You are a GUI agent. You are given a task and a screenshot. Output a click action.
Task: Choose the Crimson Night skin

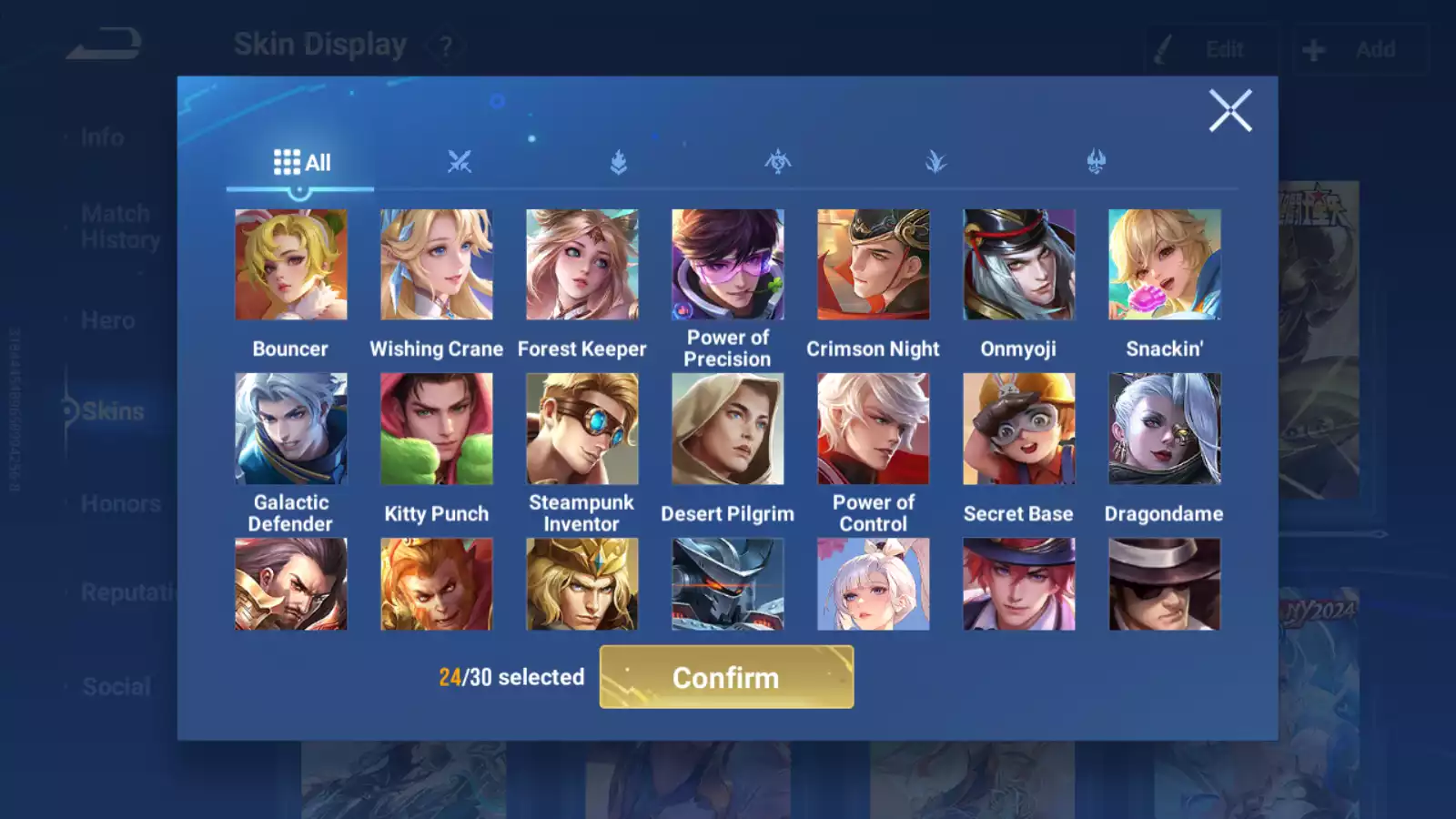coord(873,265)
